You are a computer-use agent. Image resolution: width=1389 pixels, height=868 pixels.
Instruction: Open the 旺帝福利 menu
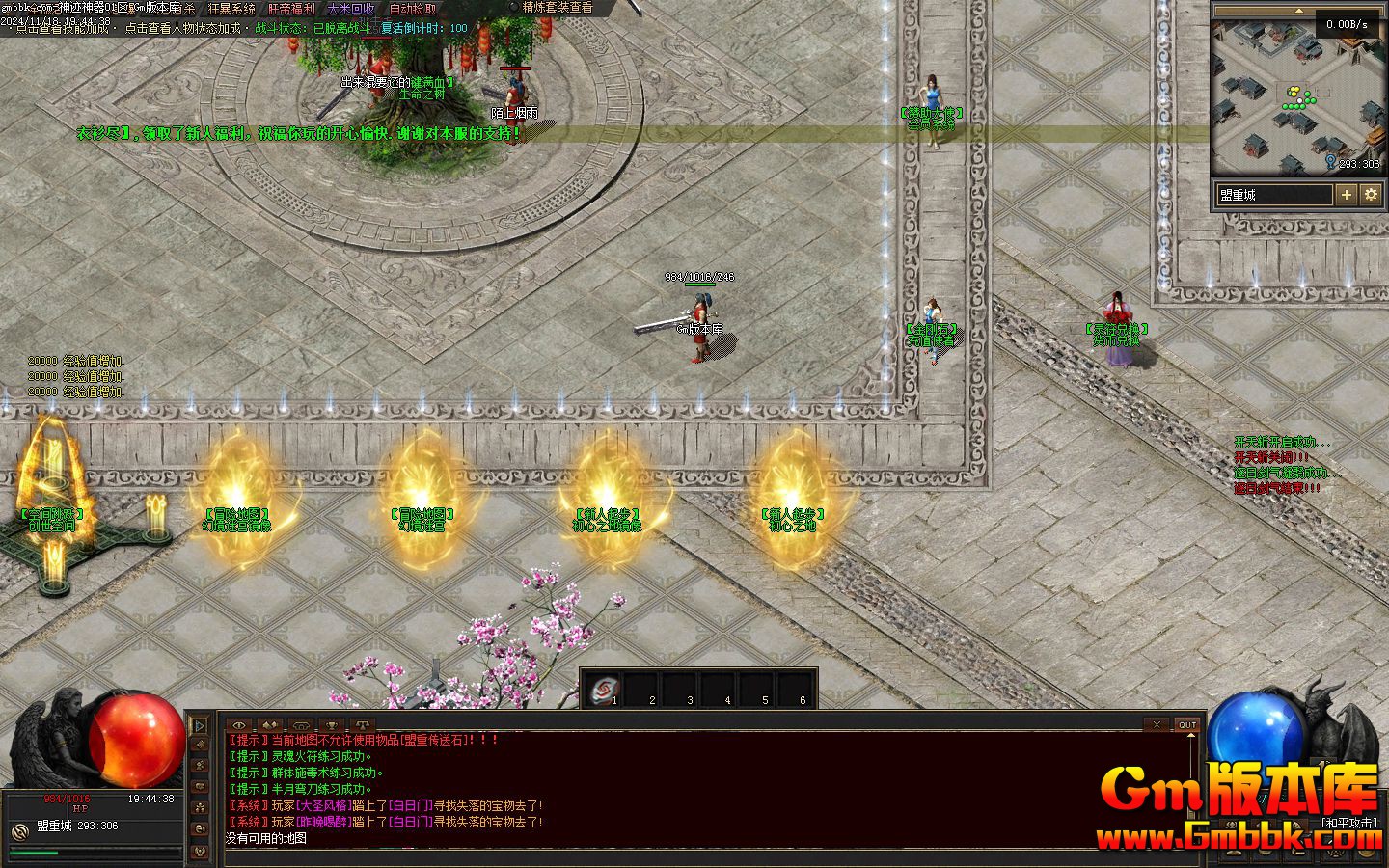pyautogui.click(x=291, y=8)
